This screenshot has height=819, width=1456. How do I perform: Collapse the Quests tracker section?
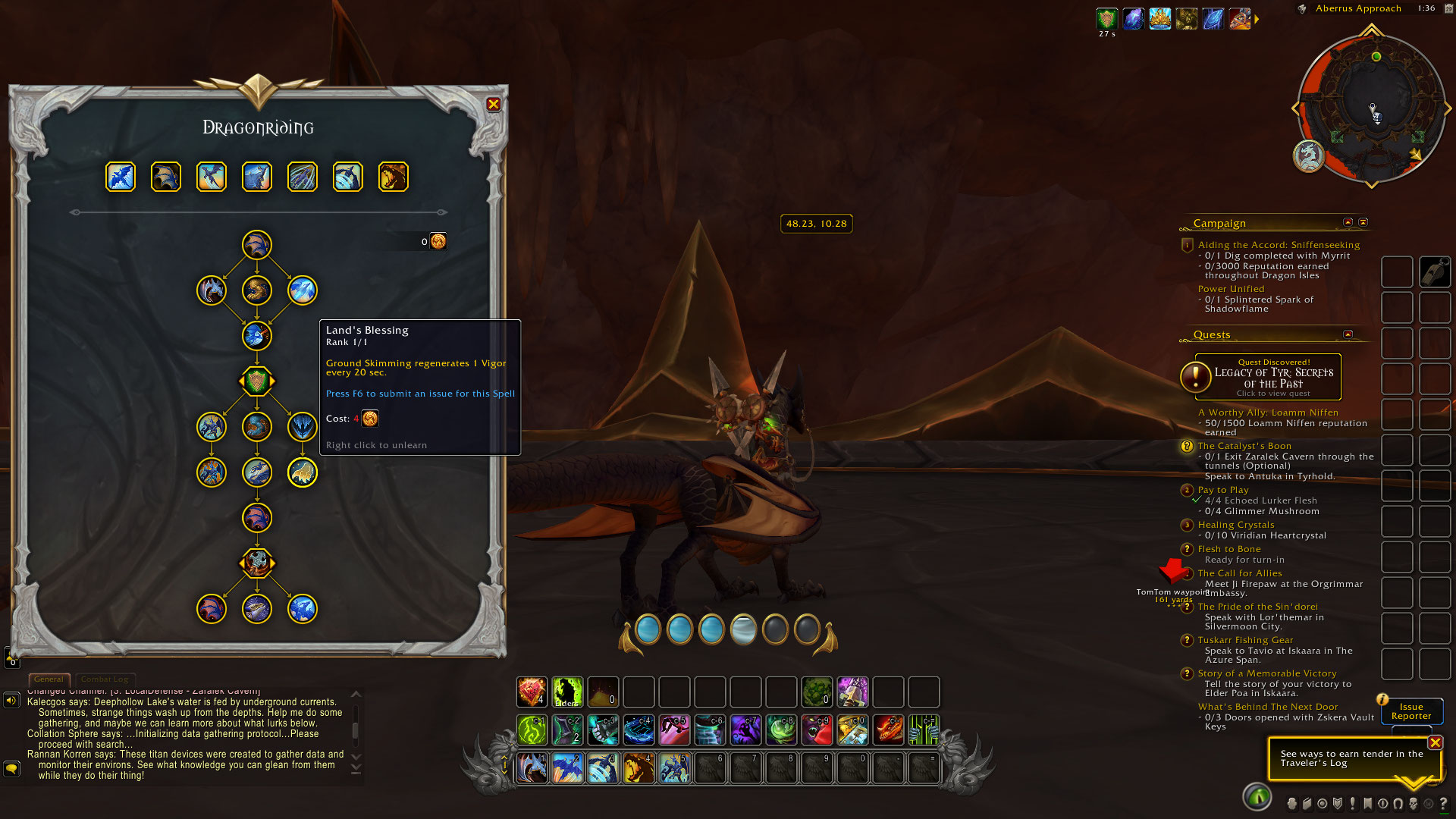(1348, 334)
